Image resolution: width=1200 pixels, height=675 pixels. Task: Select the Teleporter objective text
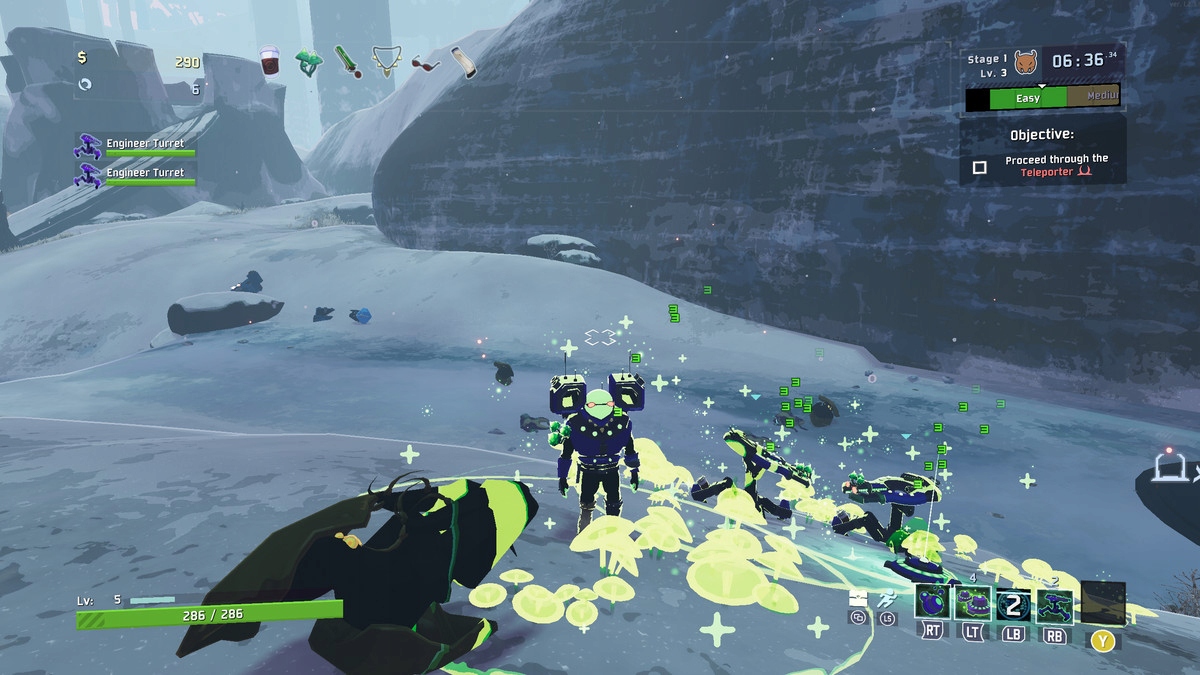click(1056, 165)
